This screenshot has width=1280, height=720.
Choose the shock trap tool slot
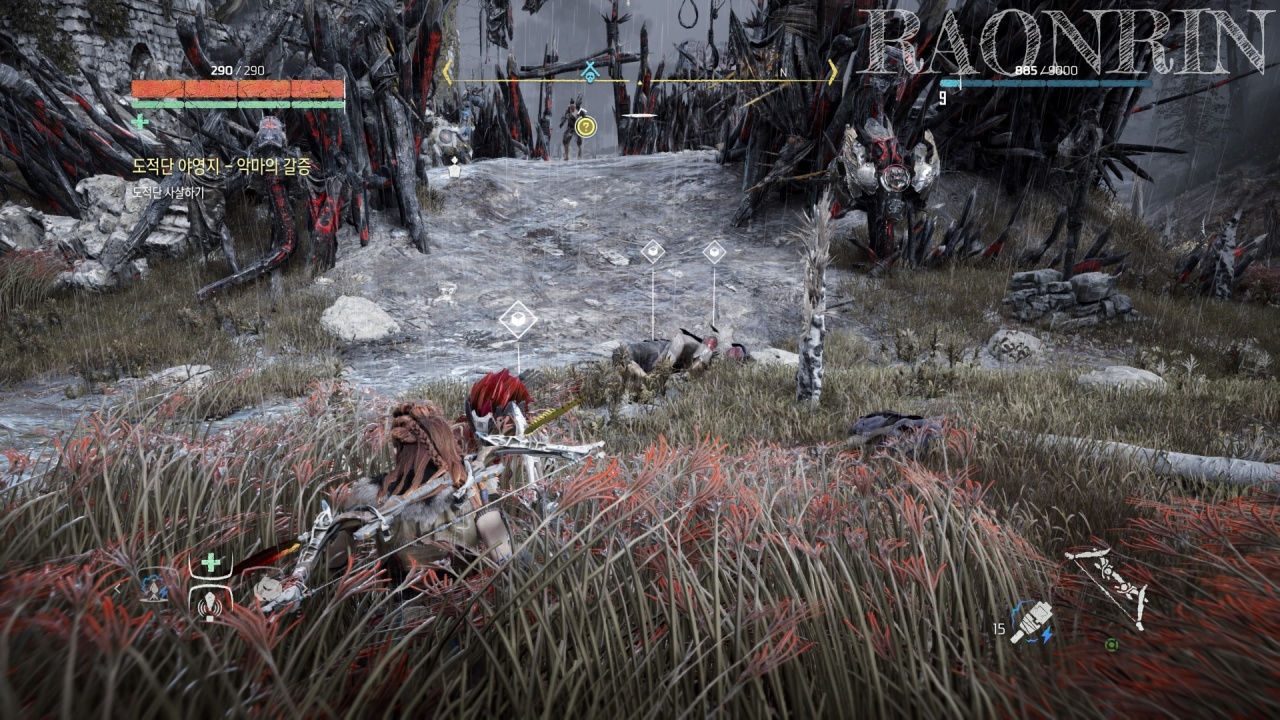point(156,586)
